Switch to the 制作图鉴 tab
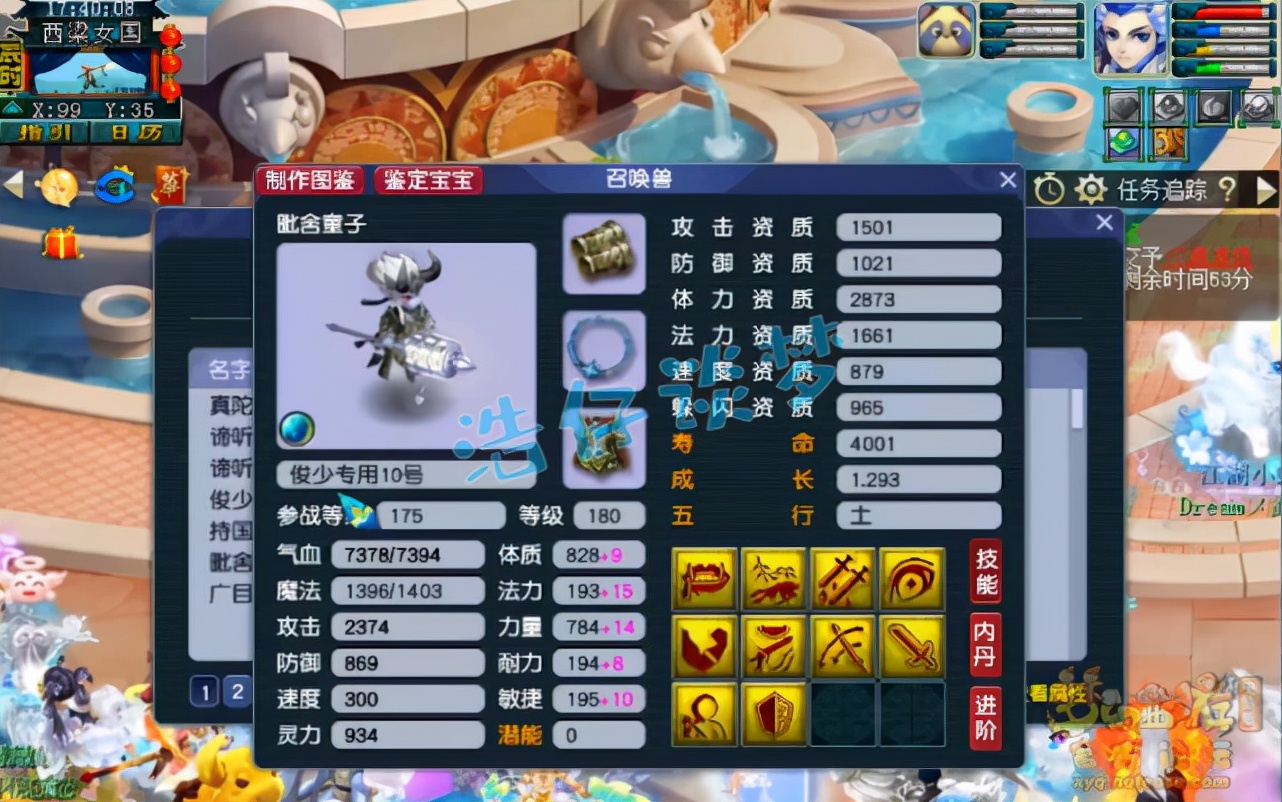Image resolution: width=1282 pixels, height=802 pixels. pos(312,181)
